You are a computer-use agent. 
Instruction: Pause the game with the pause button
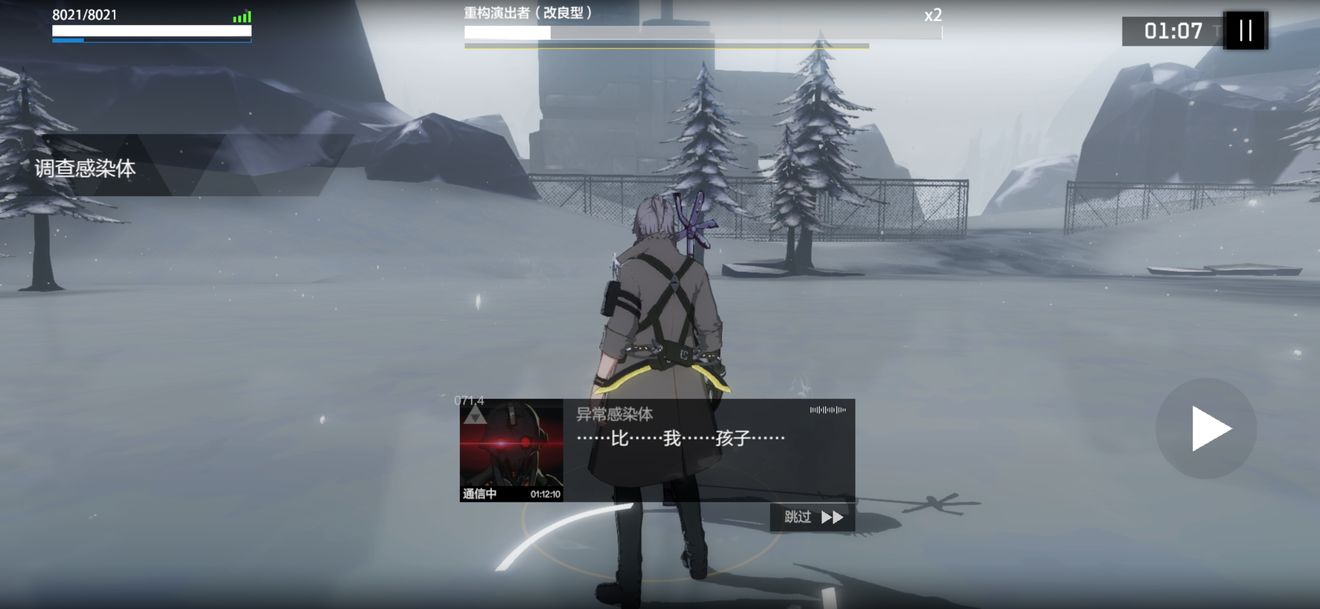pos(1245,30)
